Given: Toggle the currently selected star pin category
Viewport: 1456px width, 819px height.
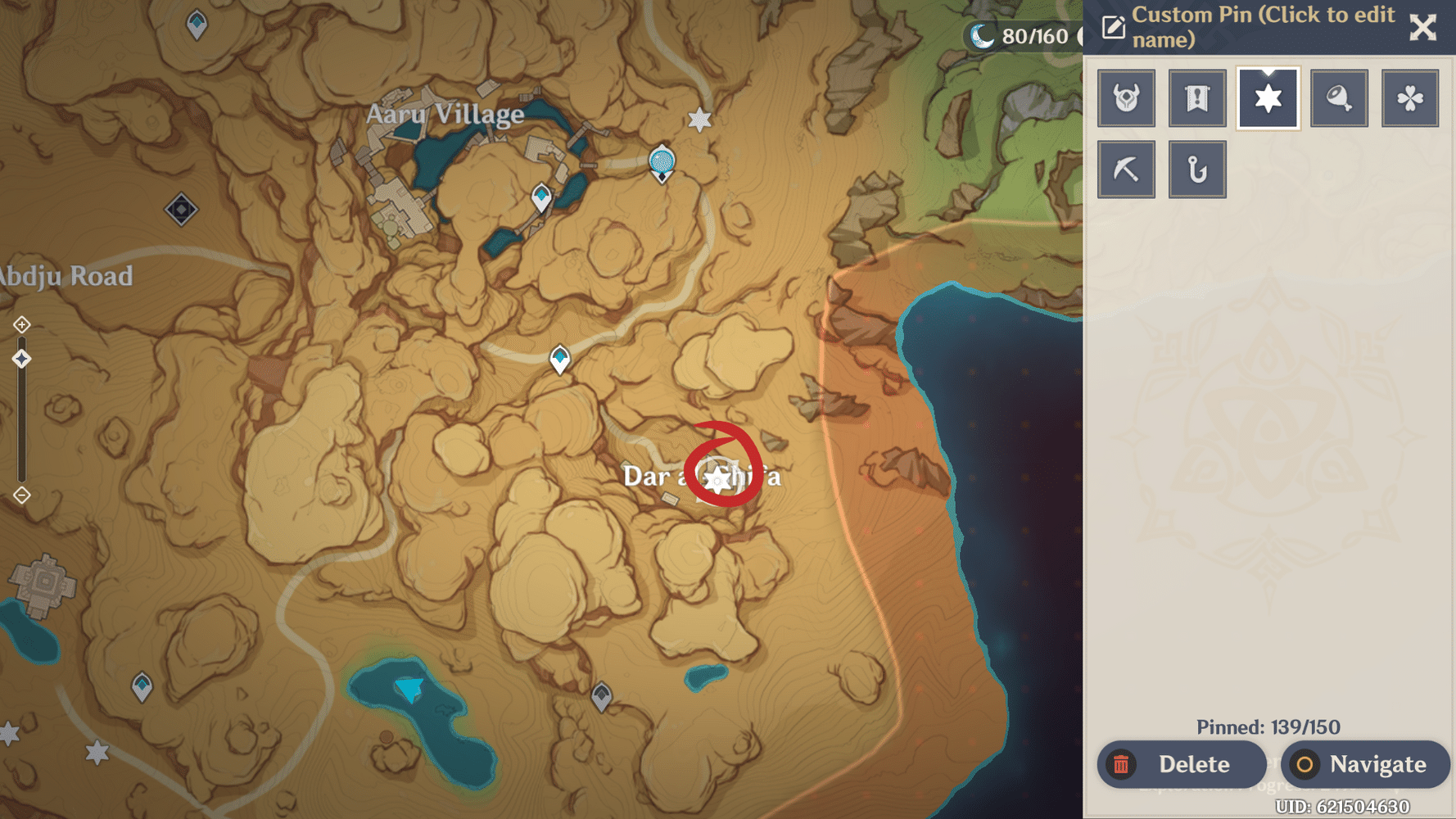Looking at the screenshot, I should (x=1268, y=97).
